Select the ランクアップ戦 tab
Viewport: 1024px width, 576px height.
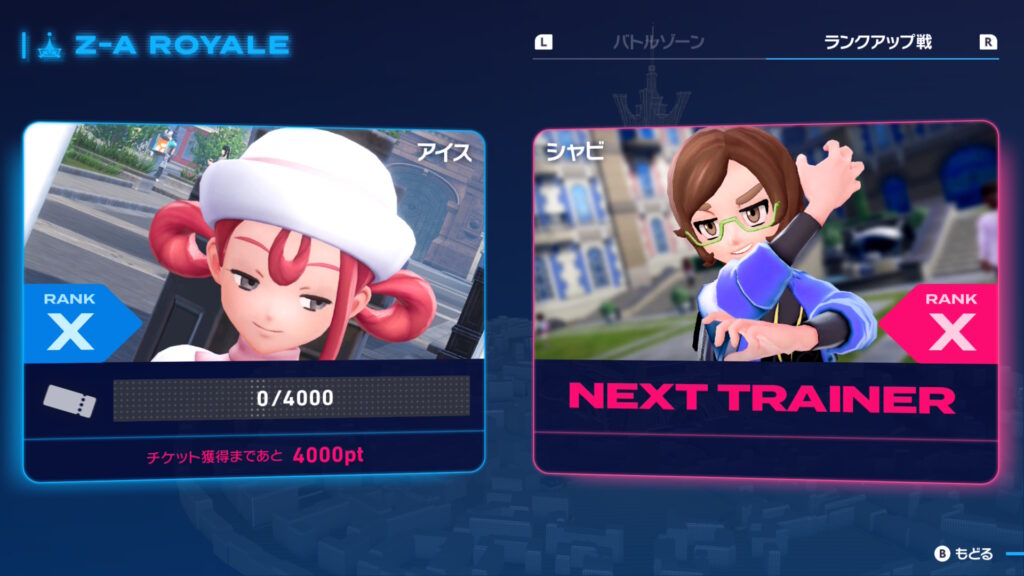(x=877, y=43)
